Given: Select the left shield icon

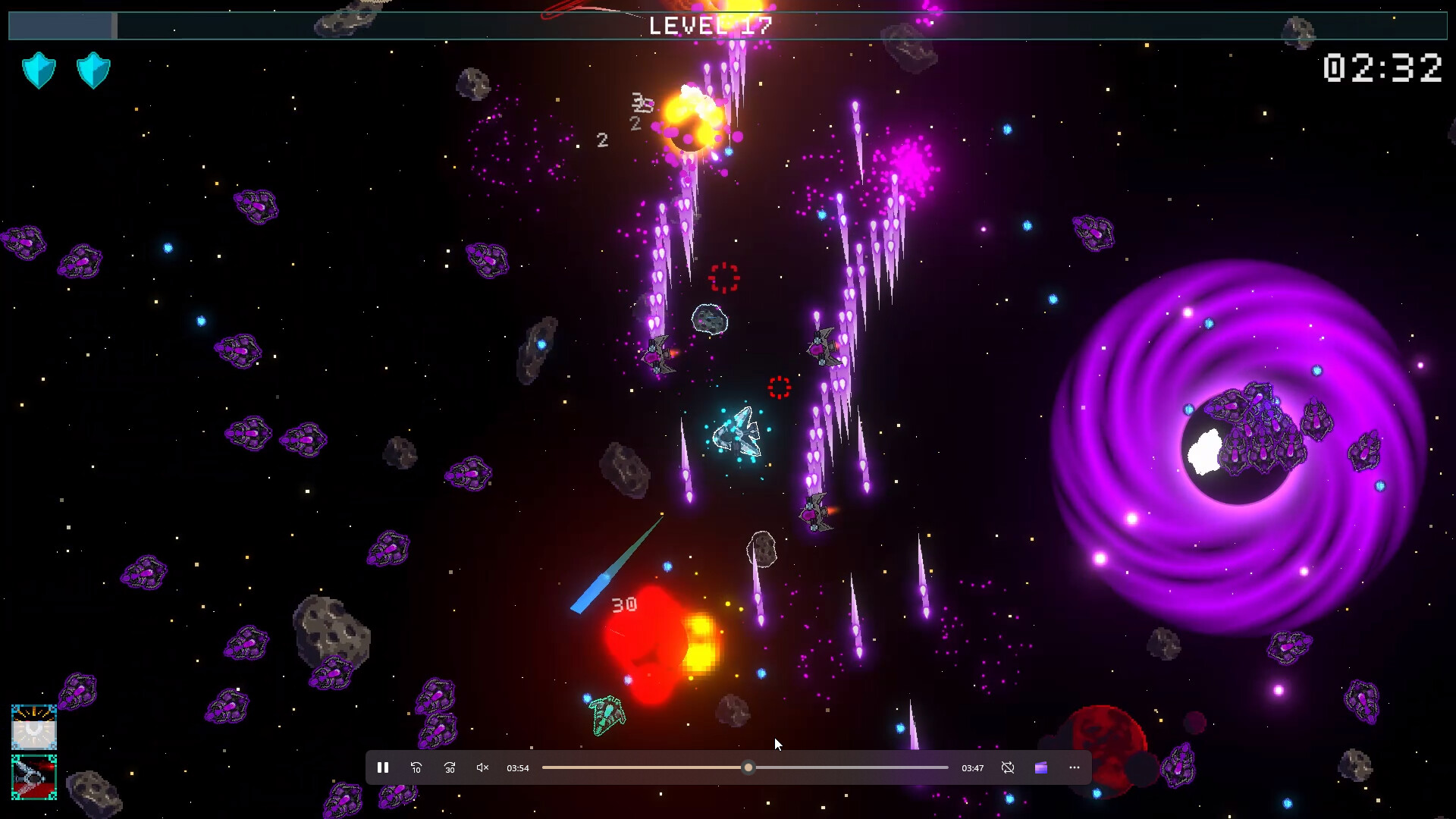Looking at the screenshot, I should 39,70.
